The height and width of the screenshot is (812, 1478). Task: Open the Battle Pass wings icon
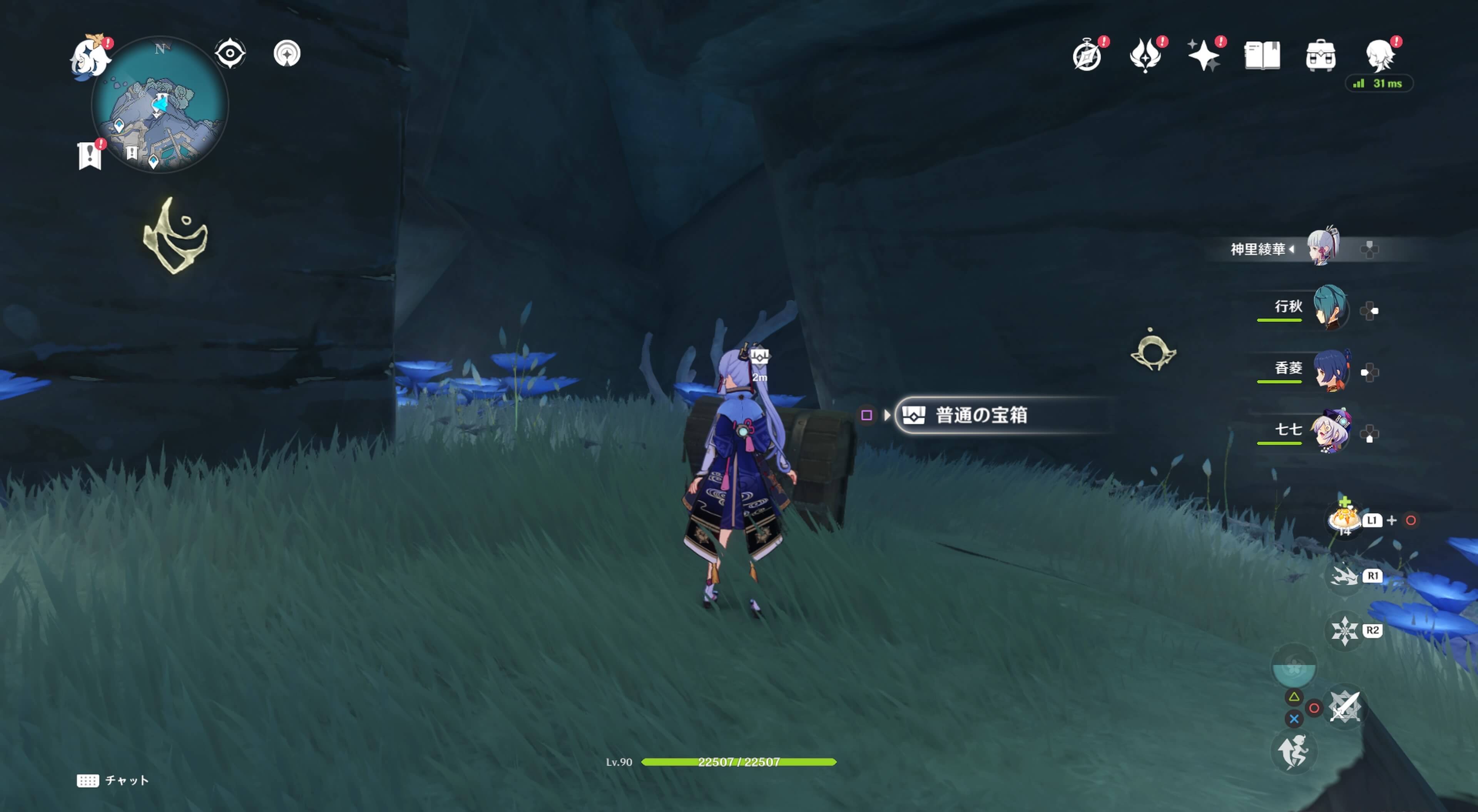coord(1146,55)
